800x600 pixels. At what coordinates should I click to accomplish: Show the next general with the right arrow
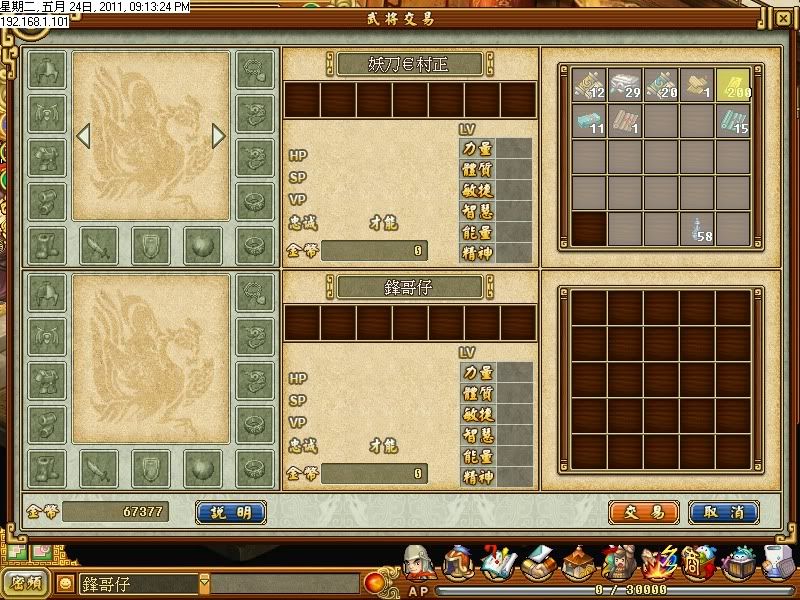tap(219, 135)
